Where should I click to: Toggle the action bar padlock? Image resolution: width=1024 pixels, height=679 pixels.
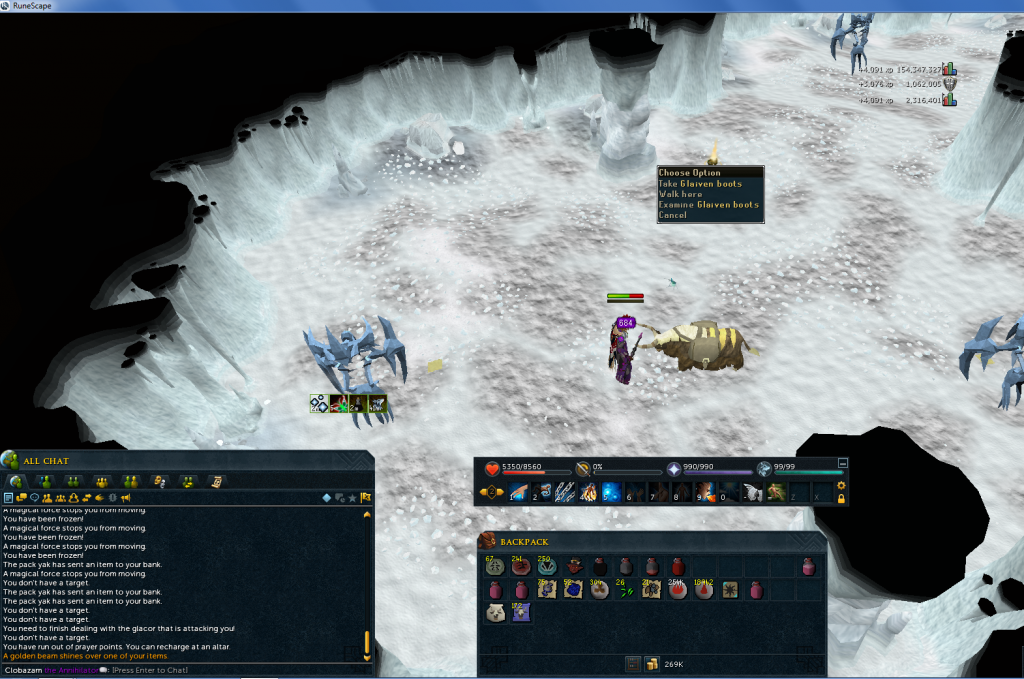coord(841,498)
